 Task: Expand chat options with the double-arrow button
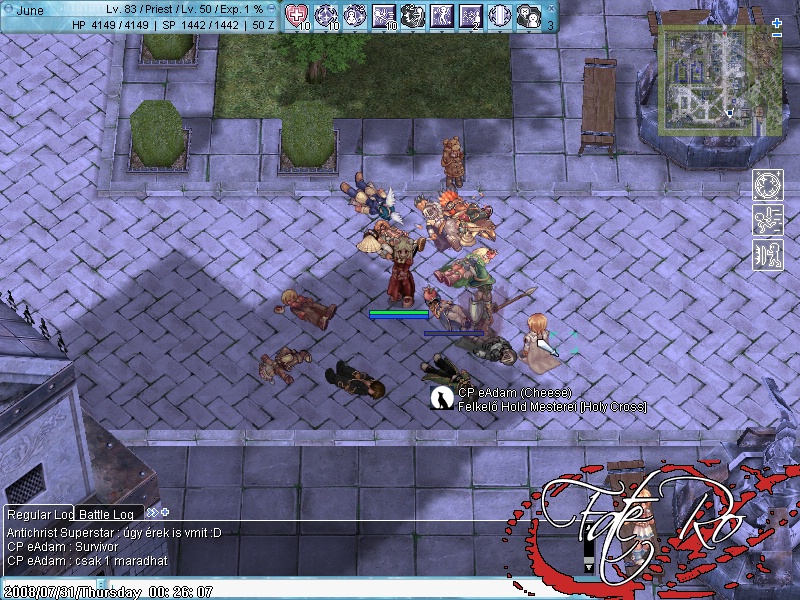click(152, 512)
